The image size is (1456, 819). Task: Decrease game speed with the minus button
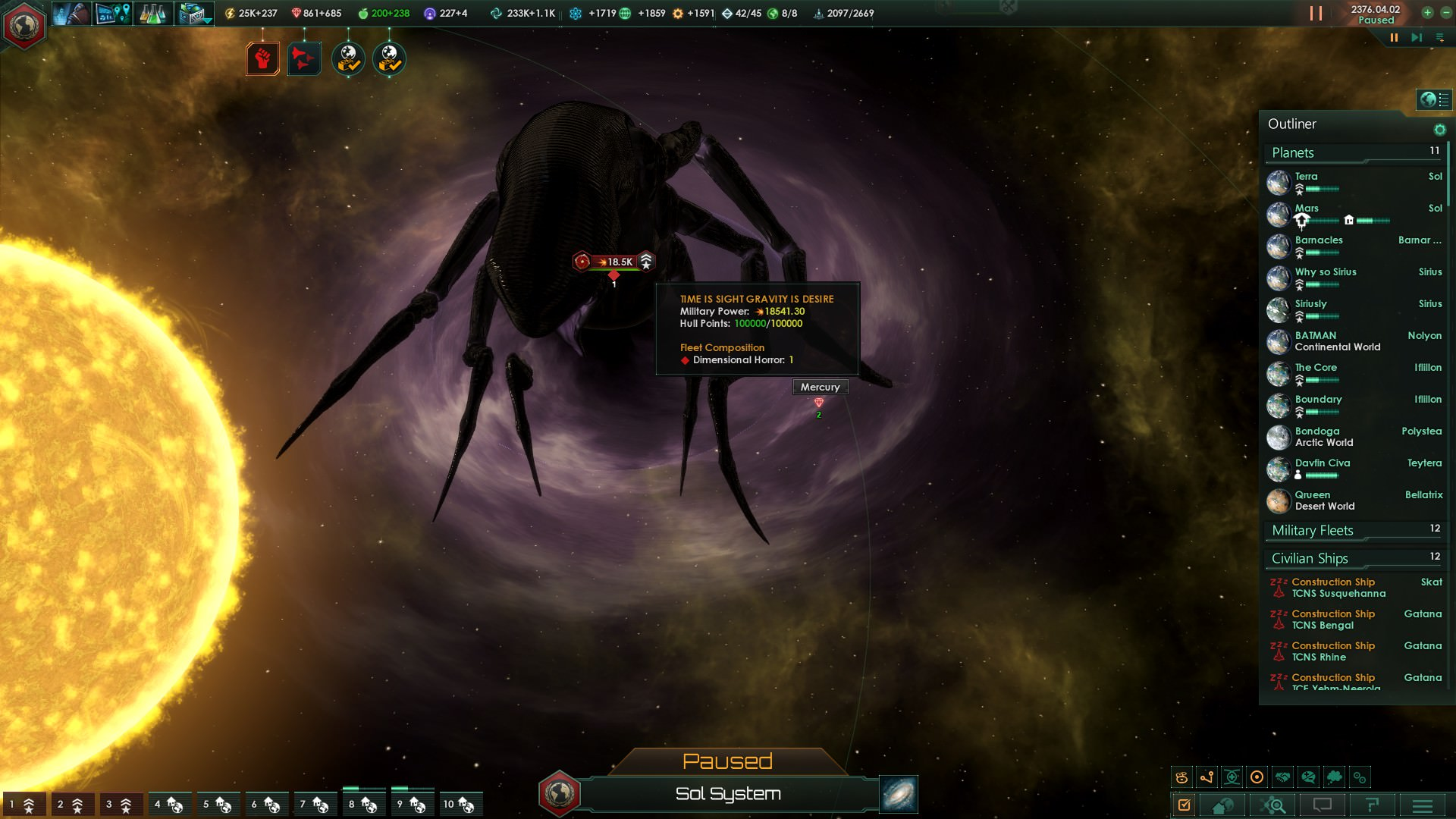tap(1445, 12)
